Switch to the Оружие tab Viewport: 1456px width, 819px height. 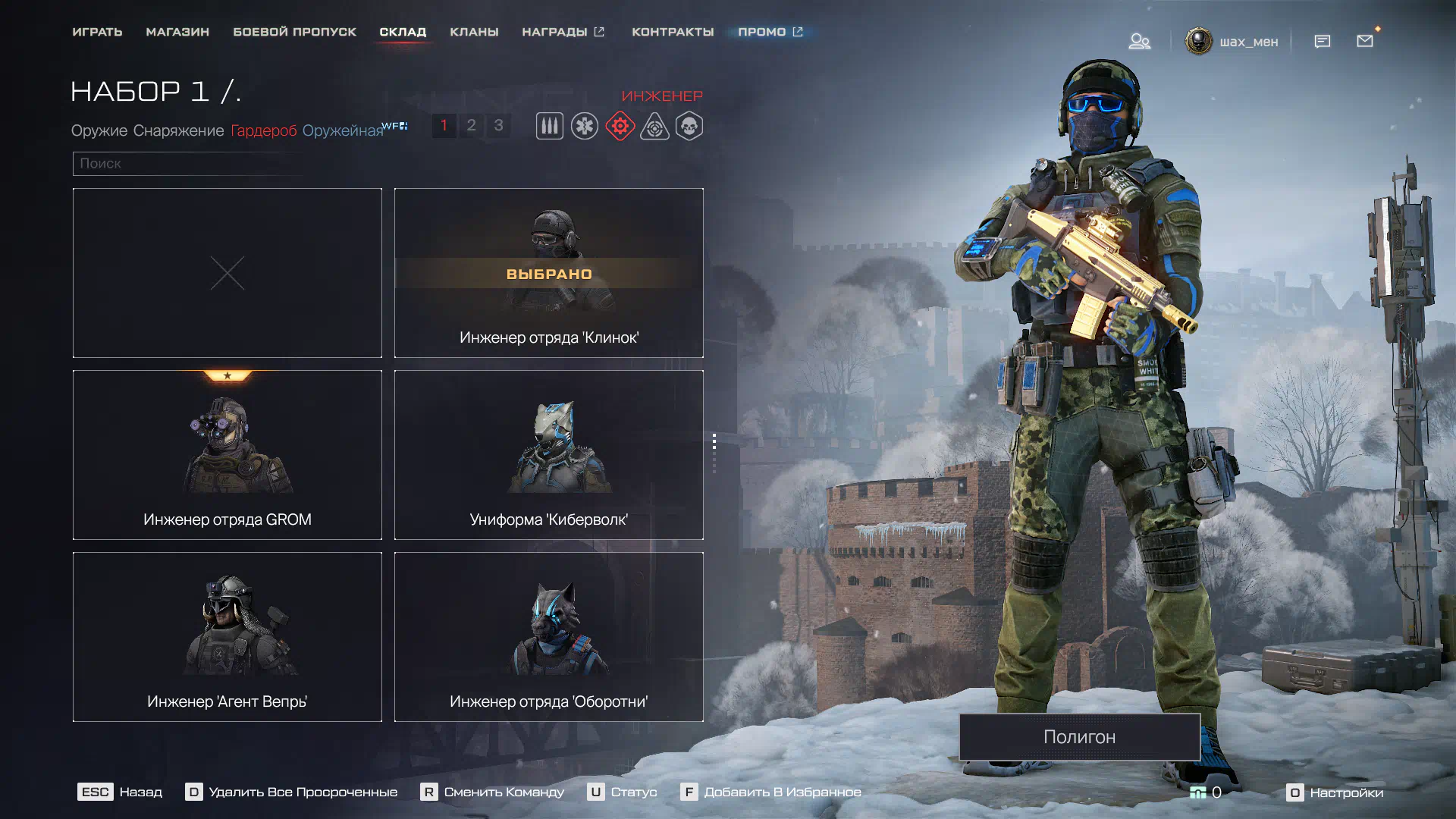coord(99,130)
